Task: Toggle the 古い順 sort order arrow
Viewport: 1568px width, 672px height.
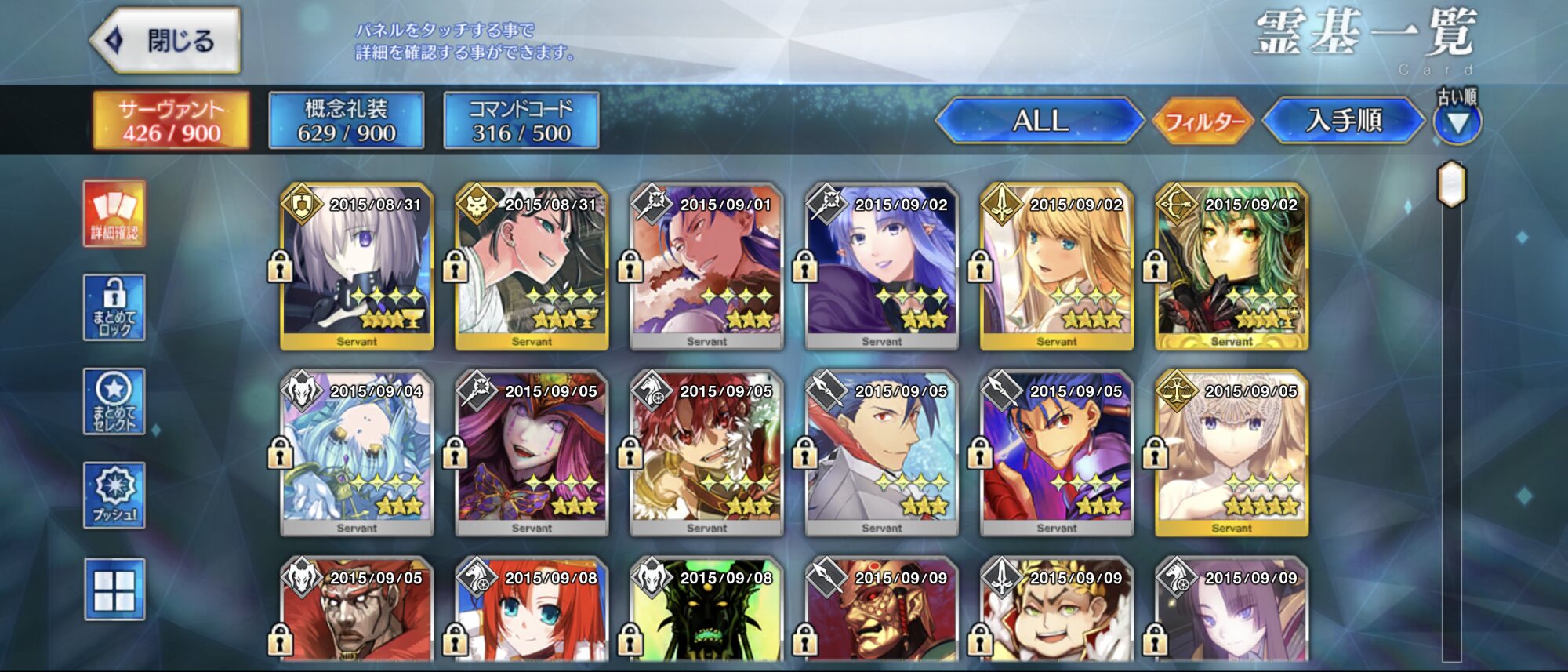Action: pos(1457,122)
